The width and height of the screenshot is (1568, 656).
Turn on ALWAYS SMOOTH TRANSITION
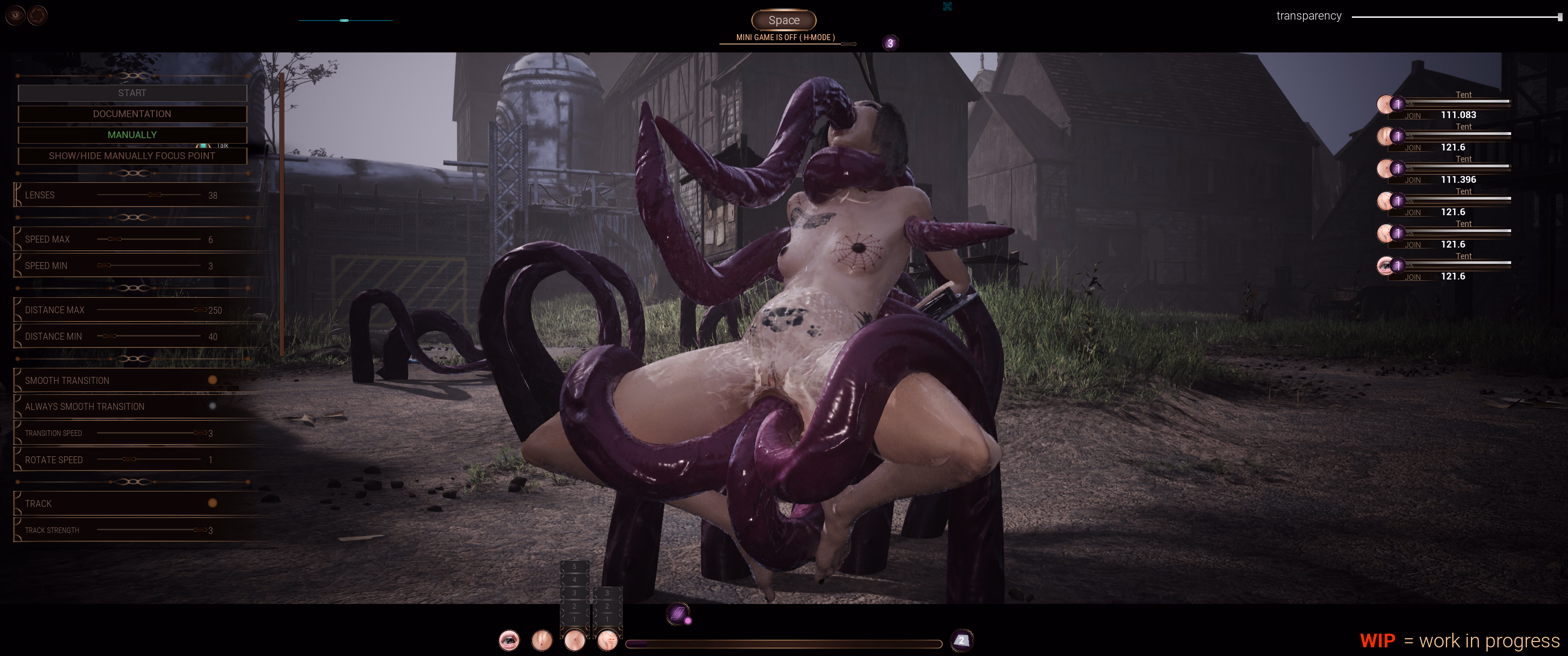pyautogui.click(x=212, y=406)
